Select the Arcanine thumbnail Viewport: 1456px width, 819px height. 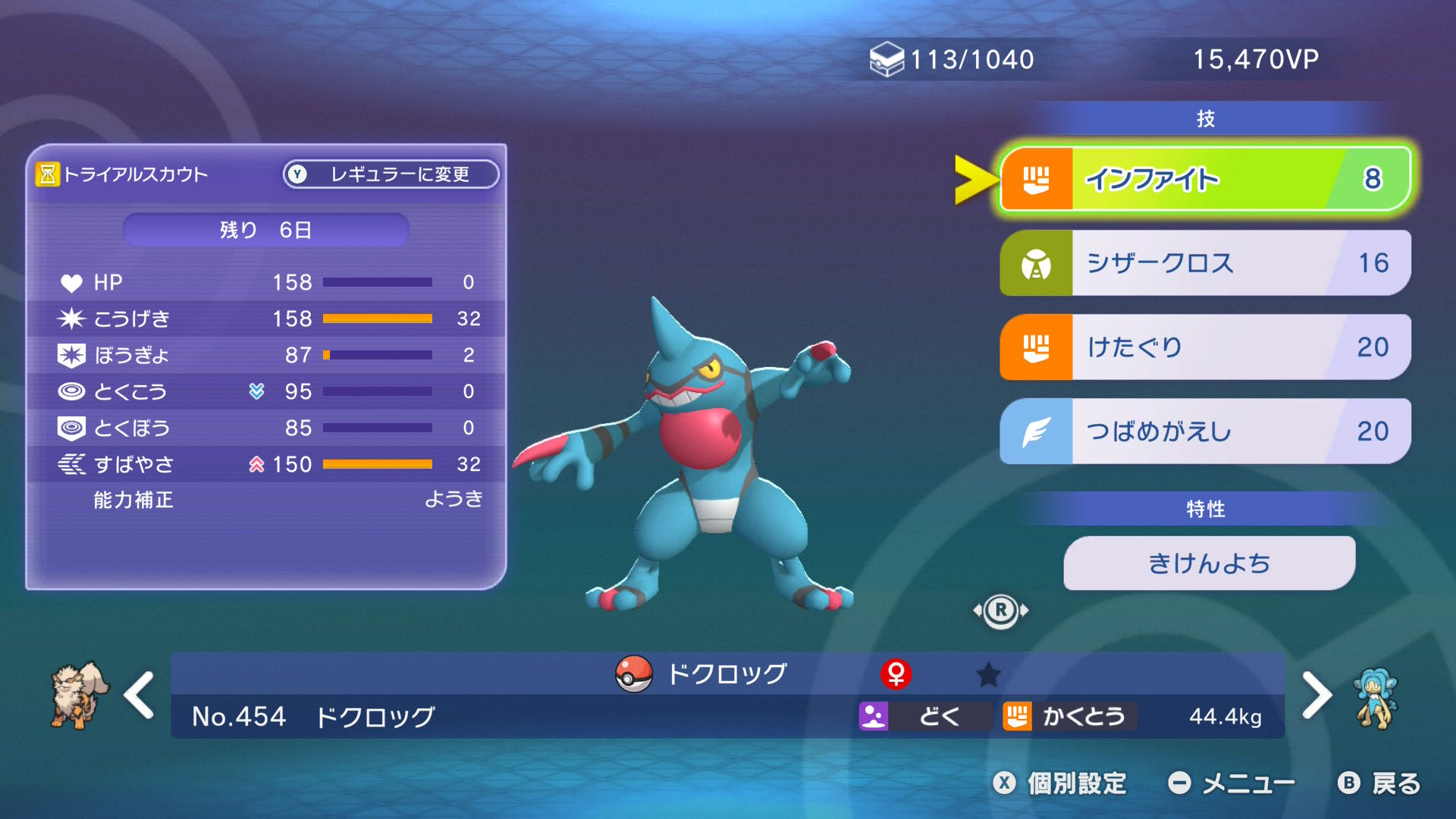pos(78,695)
